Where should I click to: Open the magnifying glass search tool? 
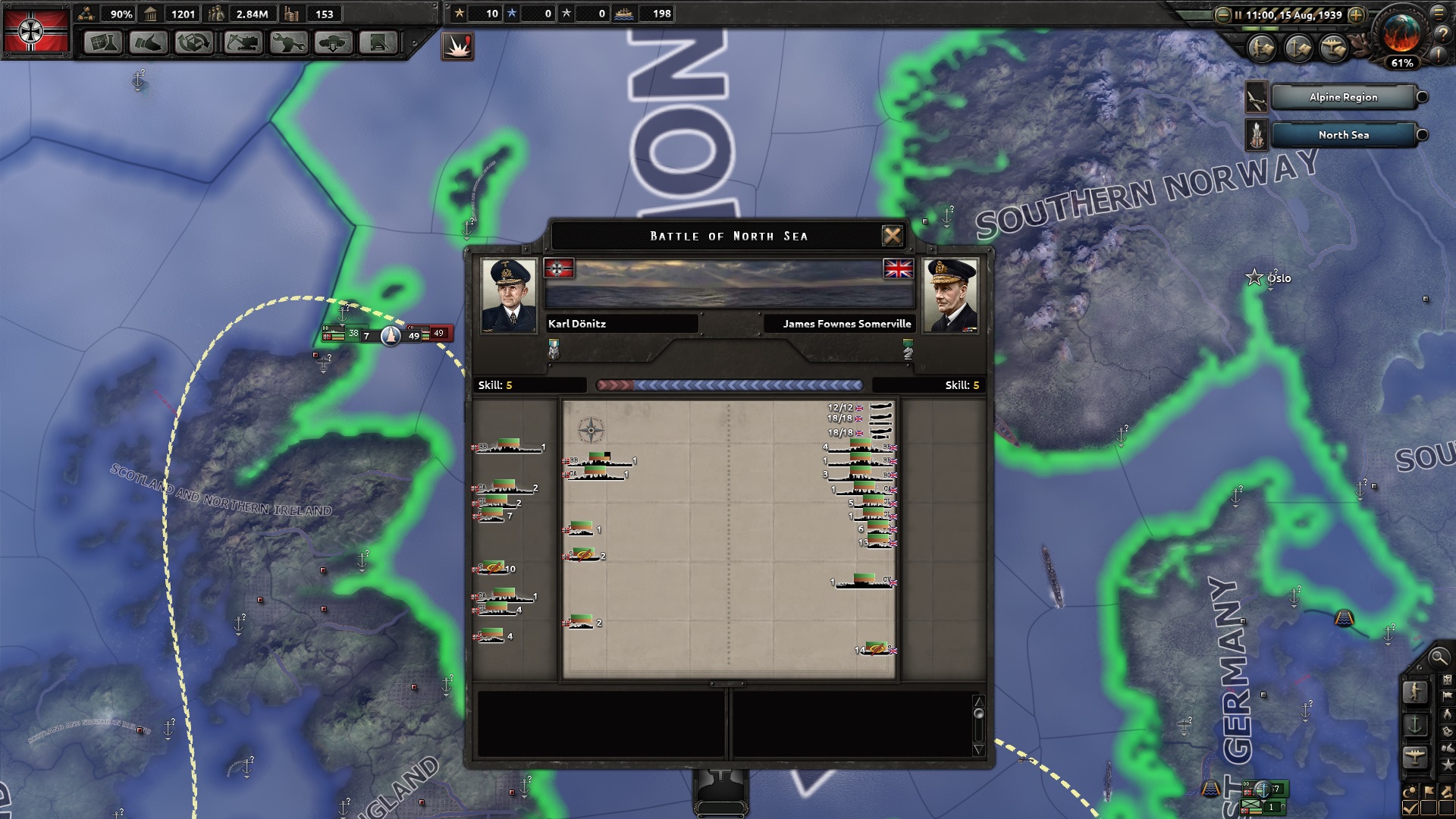point(1438,657)
